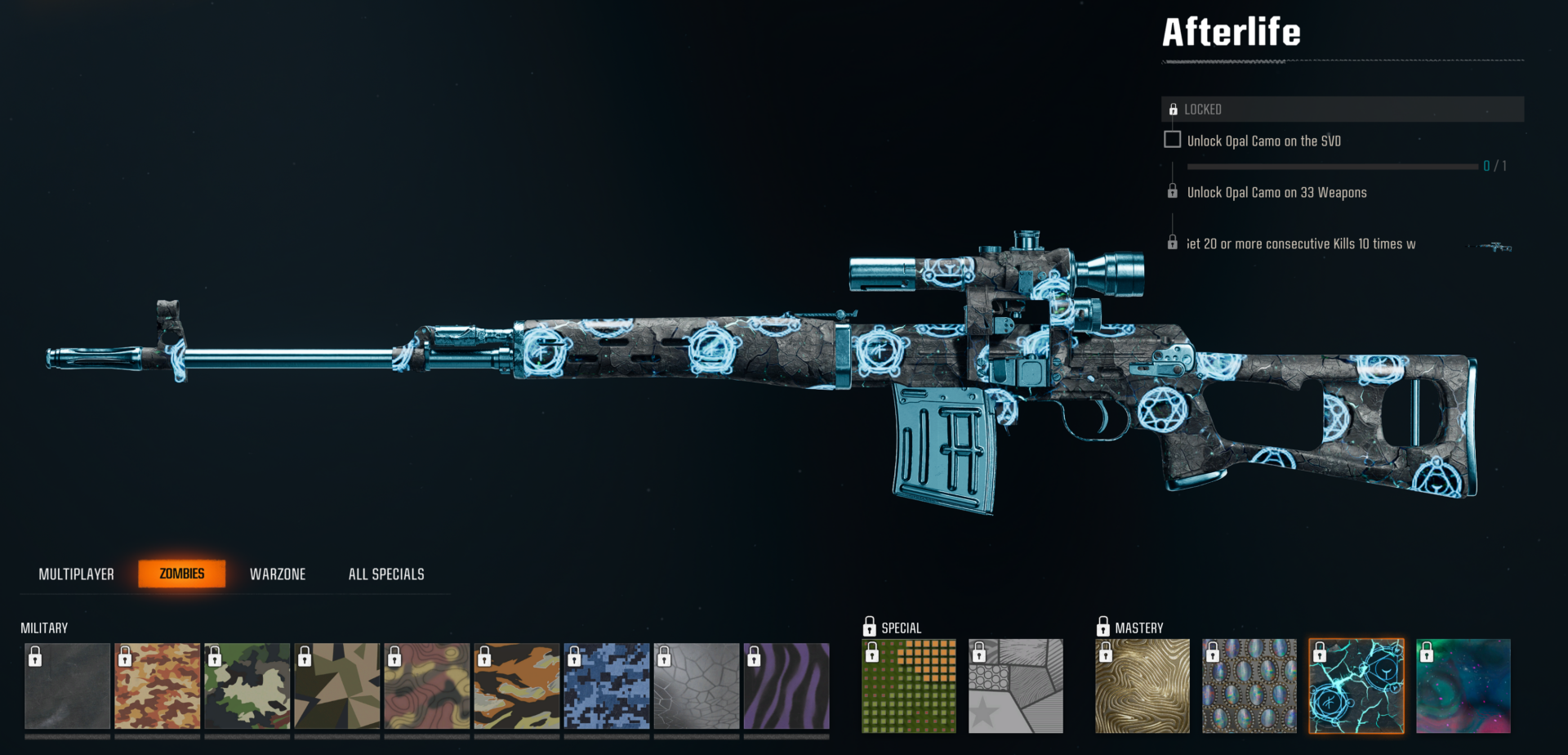Select the plain dark gray military camo
Image resolution: width=1568 pixels, height=755 pixels.
click(67, 686)
